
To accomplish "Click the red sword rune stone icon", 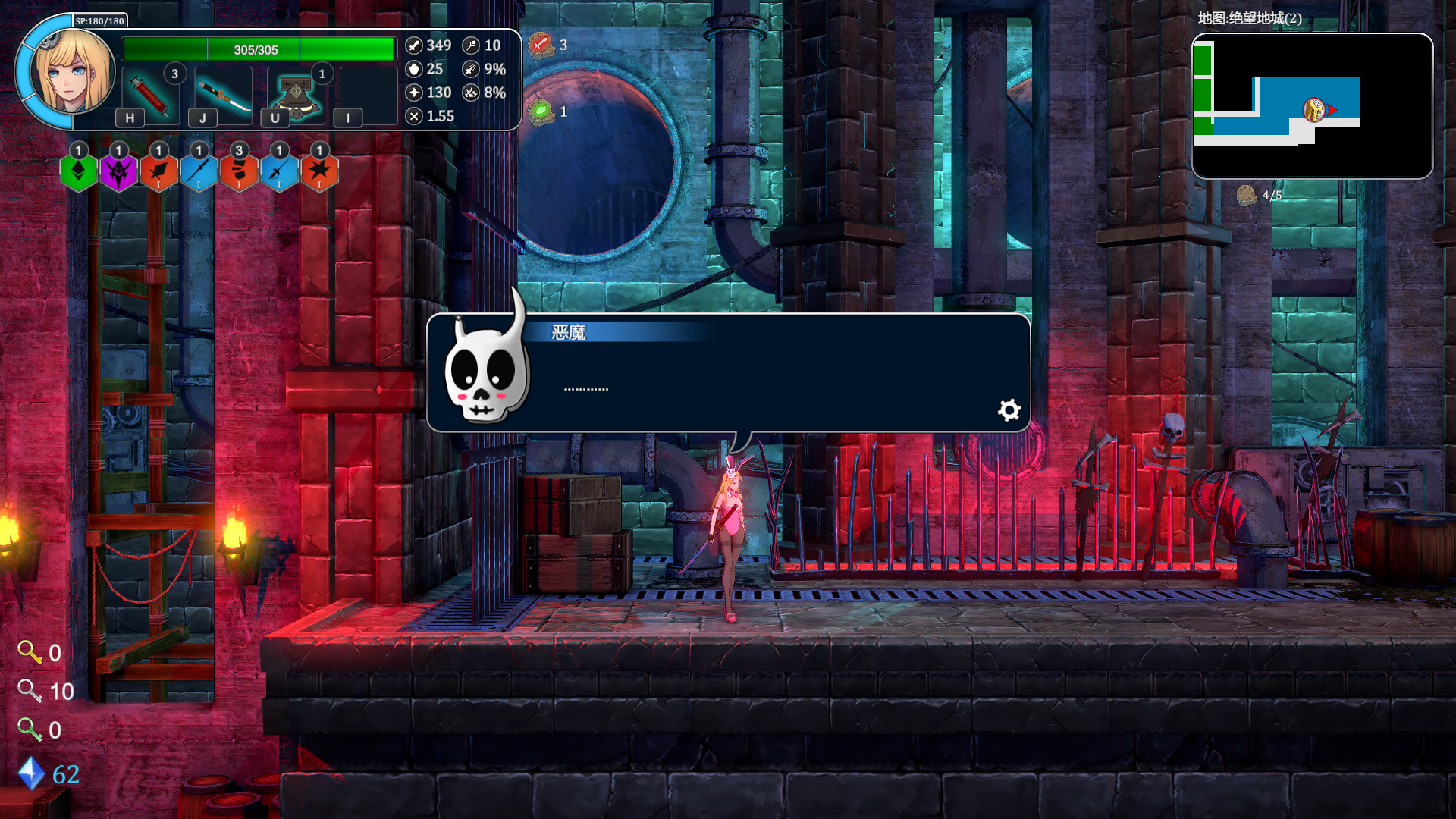I will (x=540, y=45).
